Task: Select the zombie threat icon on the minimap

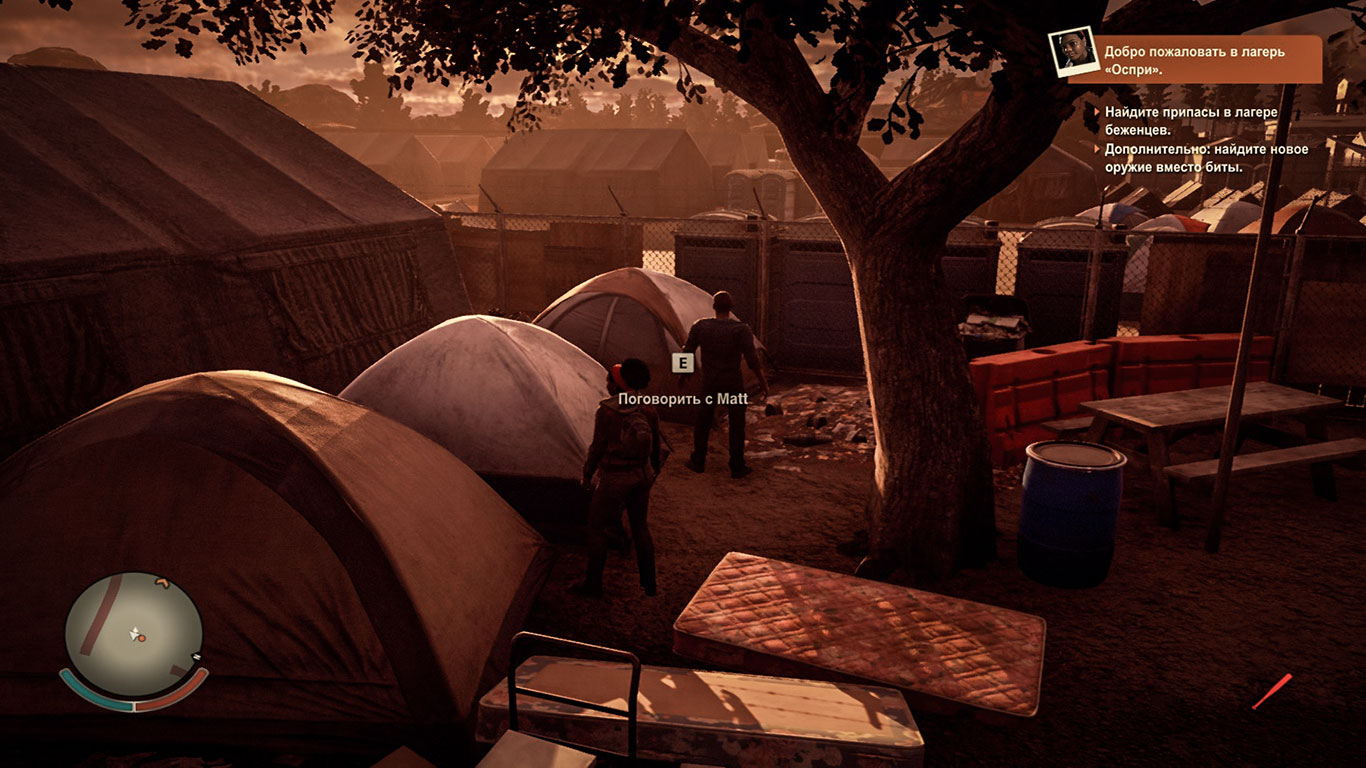Action: [196, 656]
